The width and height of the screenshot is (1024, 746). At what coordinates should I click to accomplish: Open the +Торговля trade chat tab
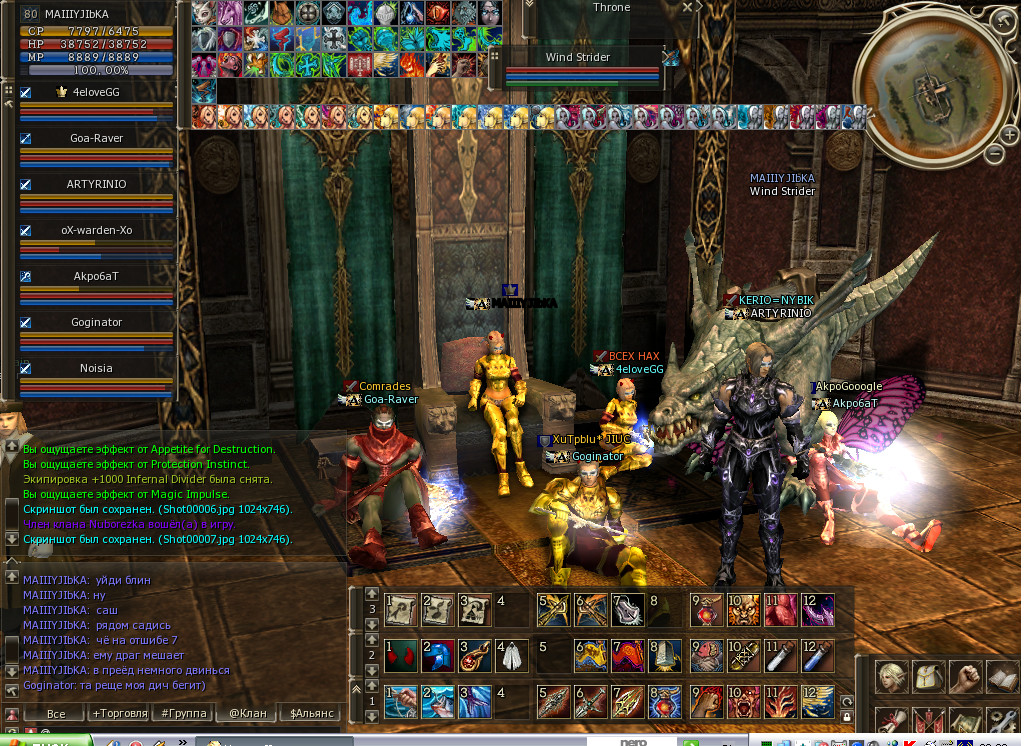pyautogui.click(x=119, y=713)
